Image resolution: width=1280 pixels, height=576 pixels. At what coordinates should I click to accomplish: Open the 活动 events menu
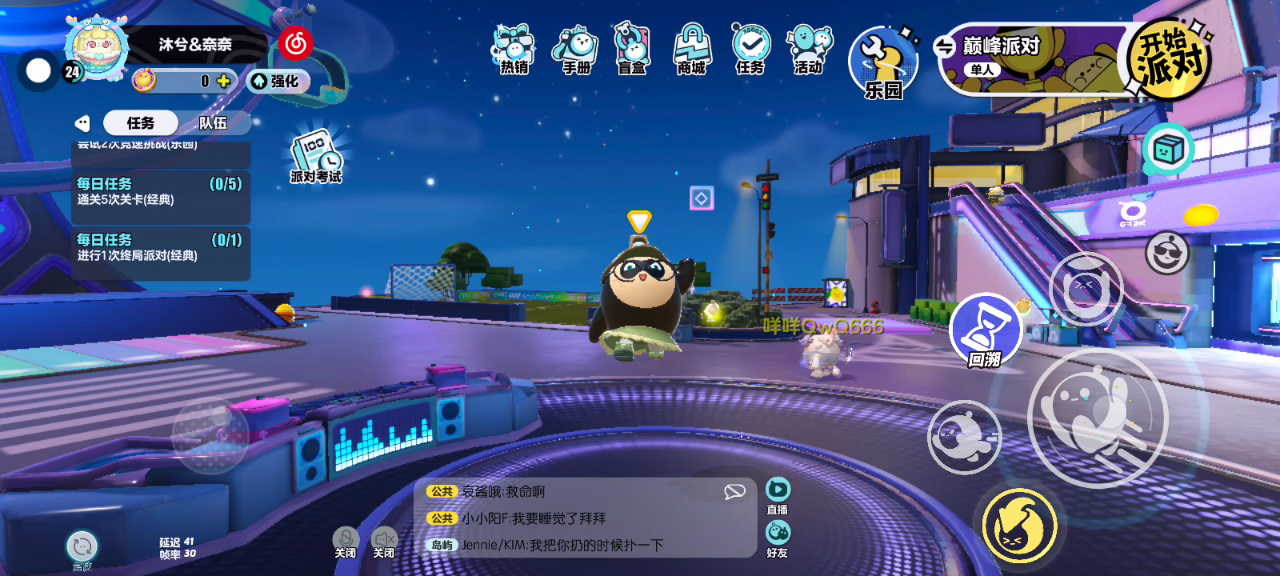[x=808, y=49]
